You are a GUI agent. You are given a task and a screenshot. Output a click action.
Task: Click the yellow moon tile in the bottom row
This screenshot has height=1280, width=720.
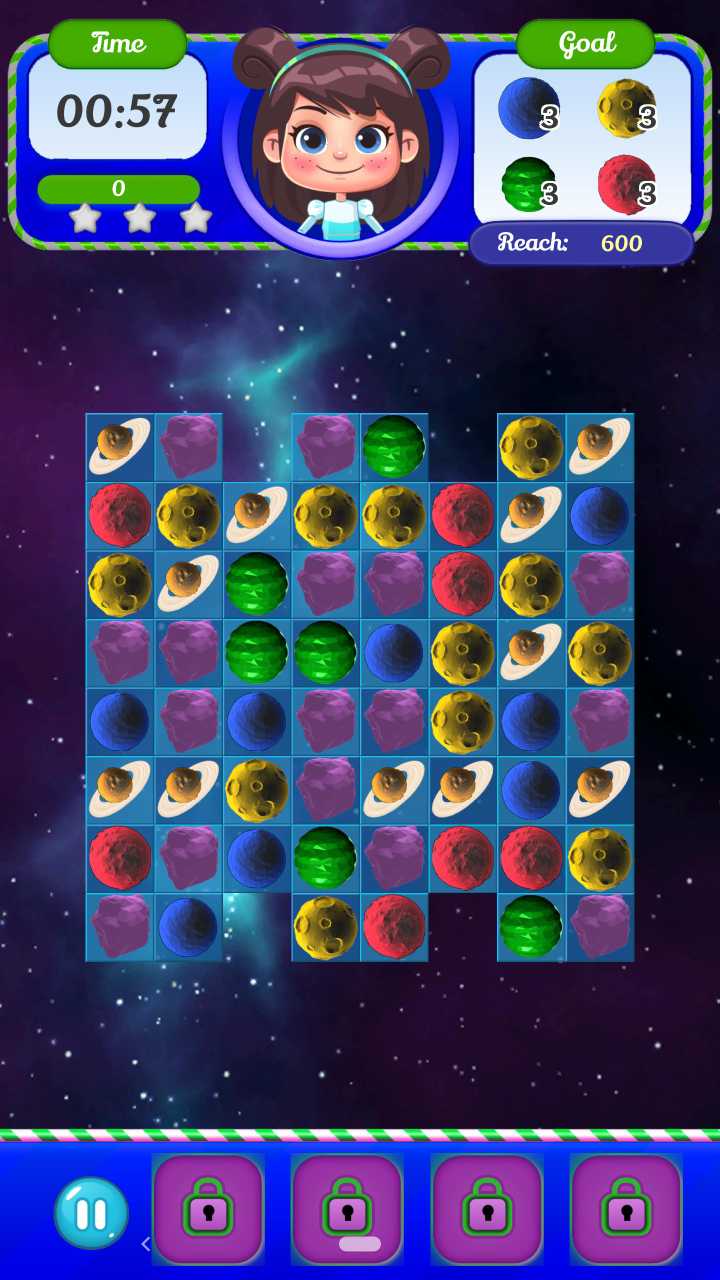point(325,927)
